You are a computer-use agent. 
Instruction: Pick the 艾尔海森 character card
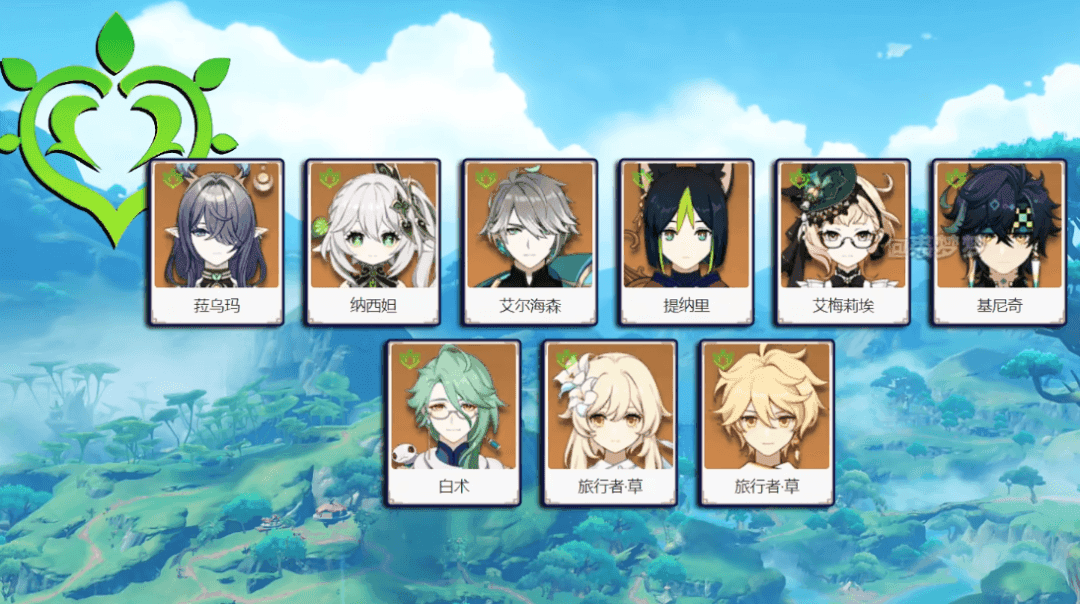[x=530, y=242]
